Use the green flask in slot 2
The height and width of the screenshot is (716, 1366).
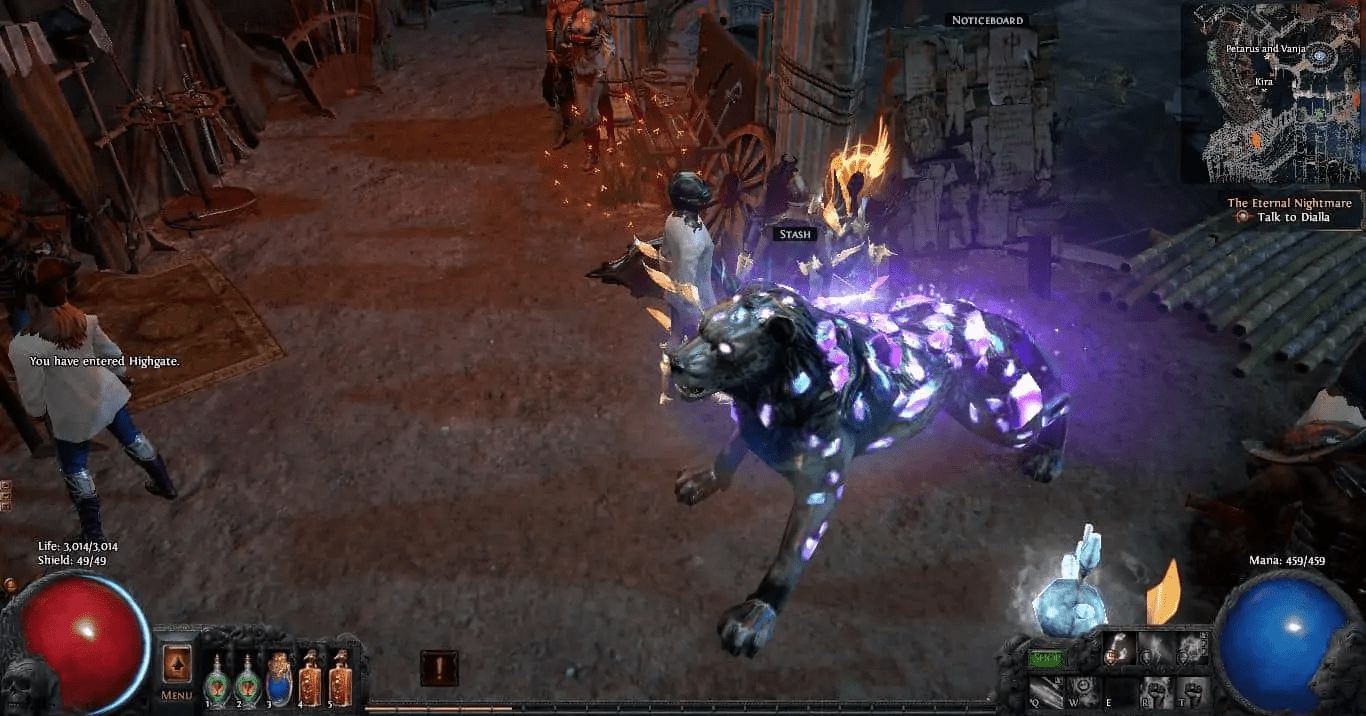tap(246, 678)
